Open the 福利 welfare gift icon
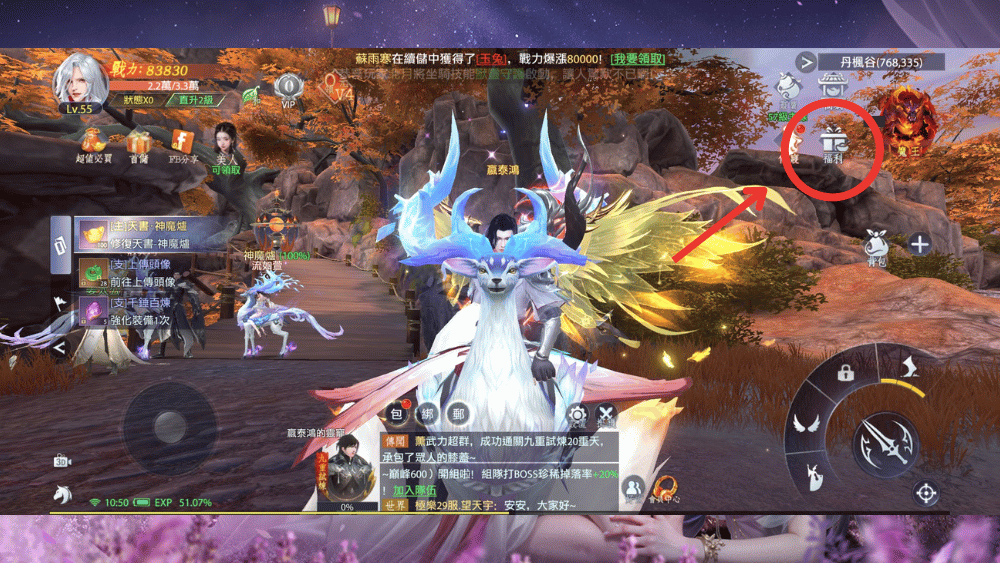Screen dimensions: 1000x563 click(833, 148)
